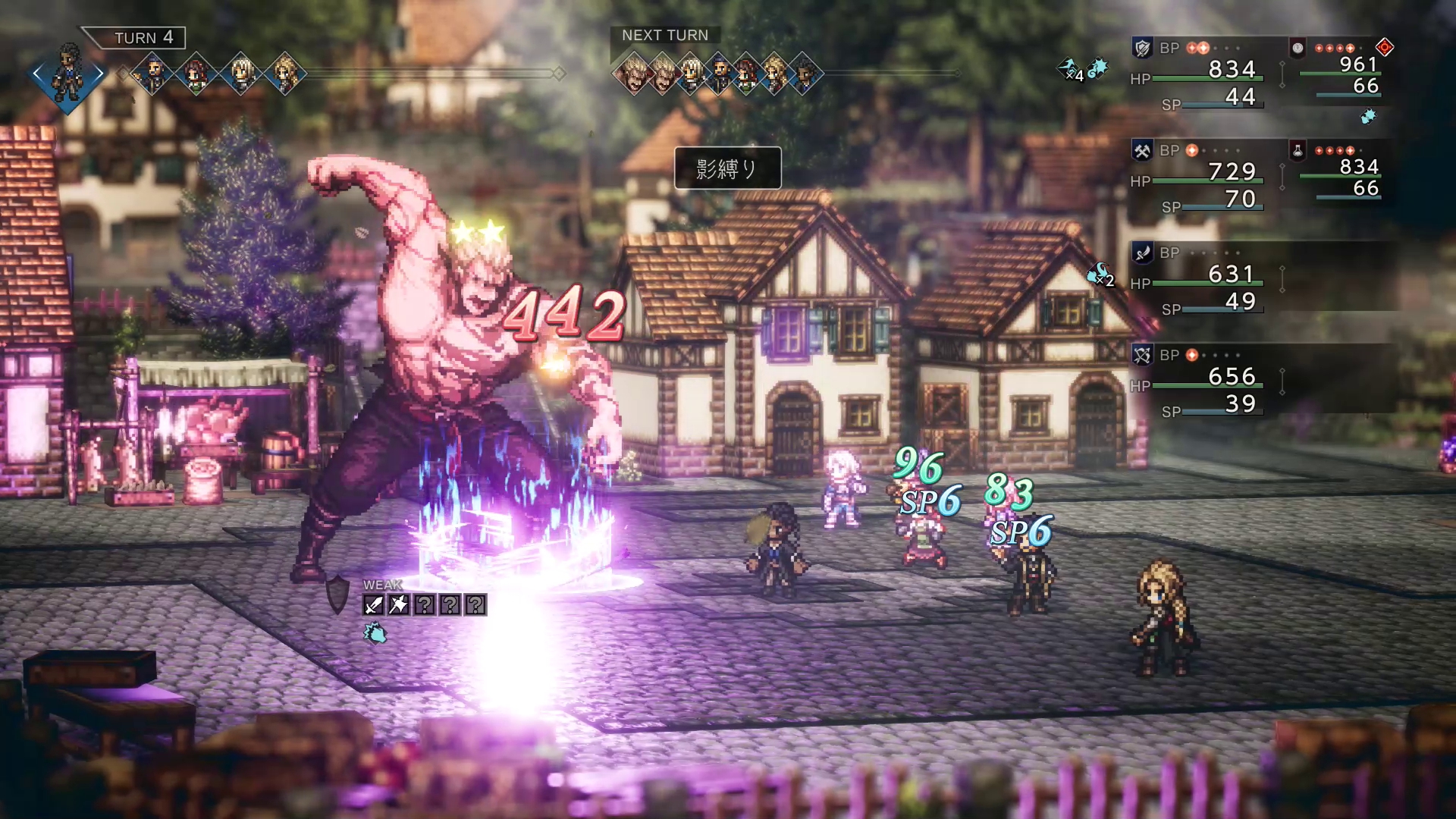The width and height of the screenshot is (1456, 819).
Task: Select the crossed hammers job icon
Action: click(x=1142, y=151)
